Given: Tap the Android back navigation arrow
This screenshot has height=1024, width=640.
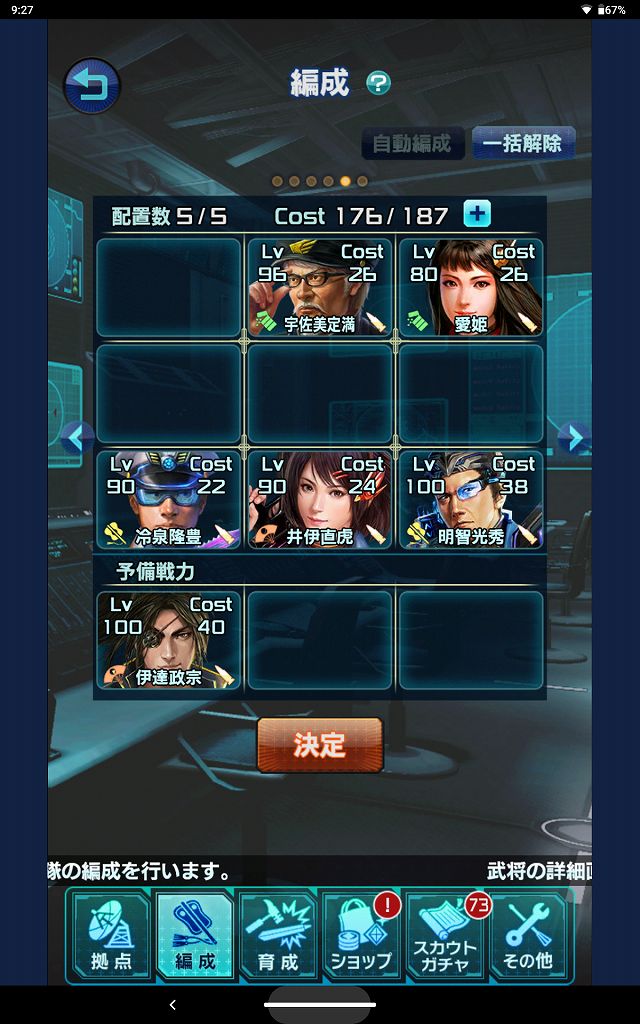Looking at the screenshot, I should pos(172,1004).
